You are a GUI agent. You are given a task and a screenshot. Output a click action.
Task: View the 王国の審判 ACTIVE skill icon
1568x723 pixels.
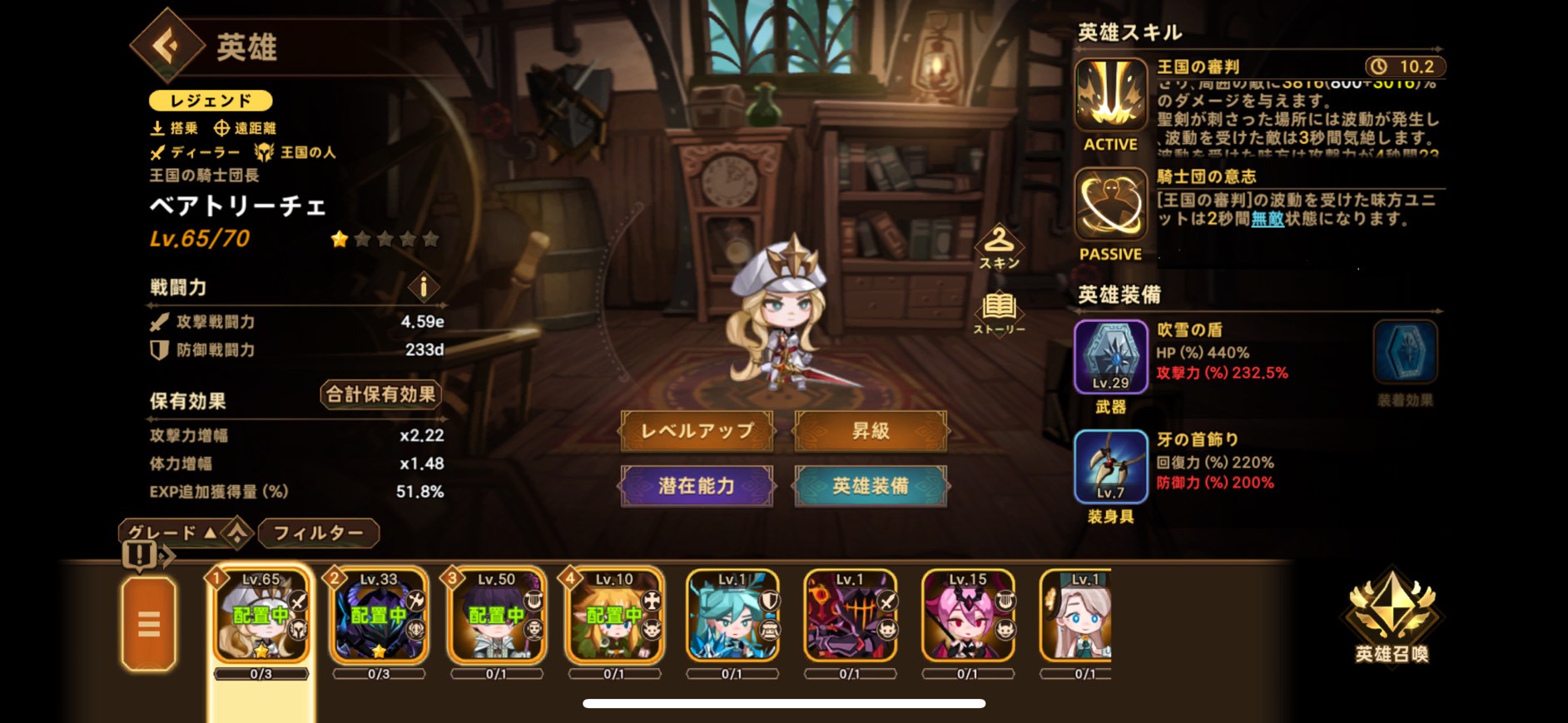pos(1111,94)
